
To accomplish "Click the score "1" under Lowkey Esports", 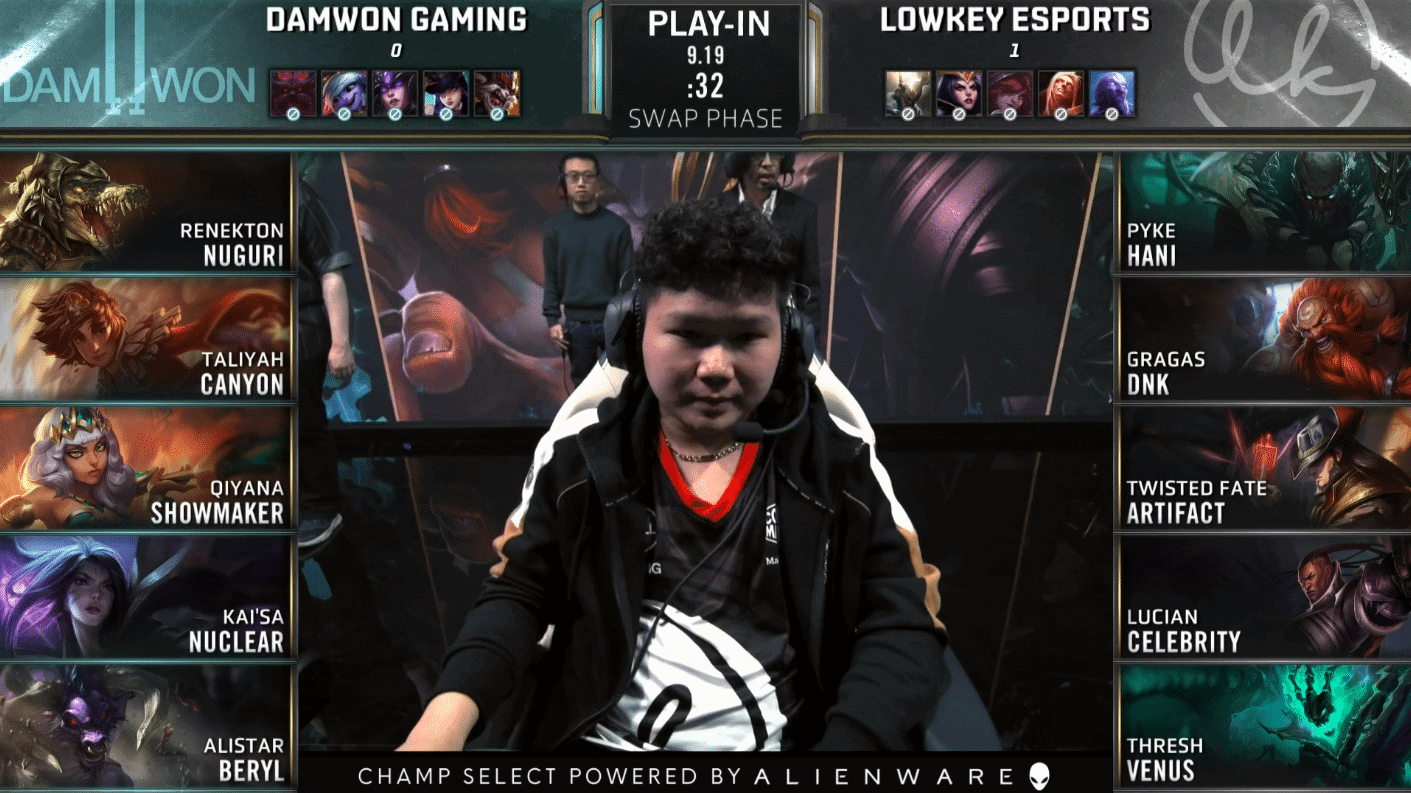I will 1014,48.
